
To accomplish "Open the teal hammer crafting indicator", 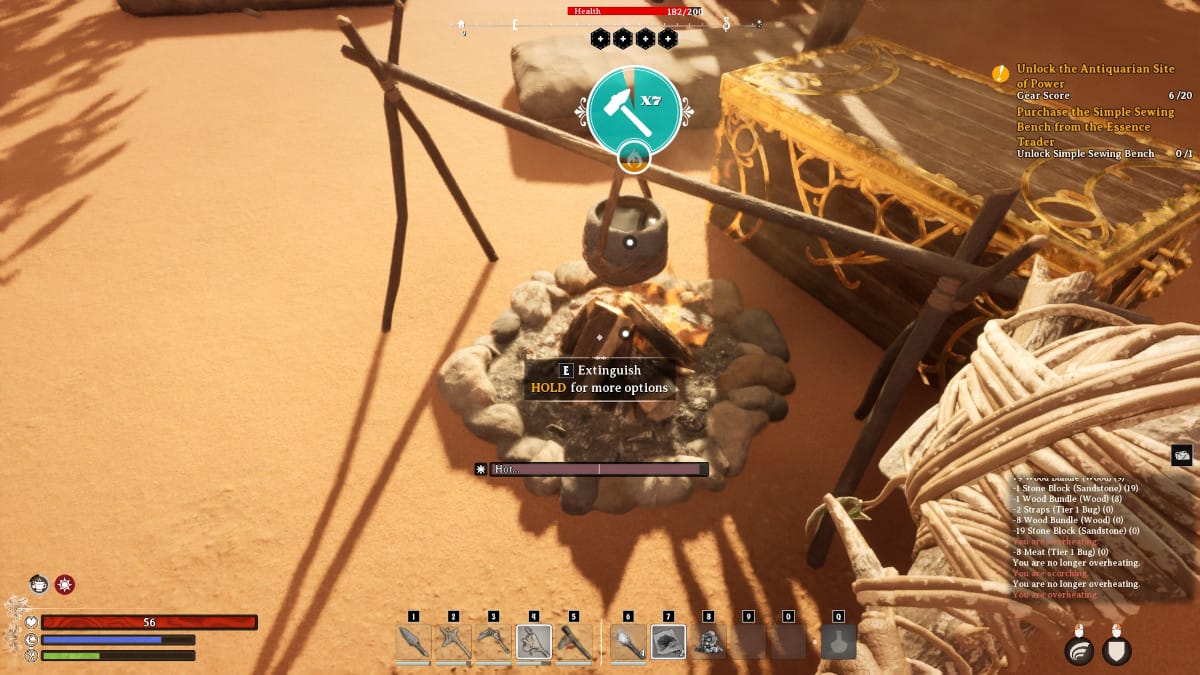I will click(634, 111).
